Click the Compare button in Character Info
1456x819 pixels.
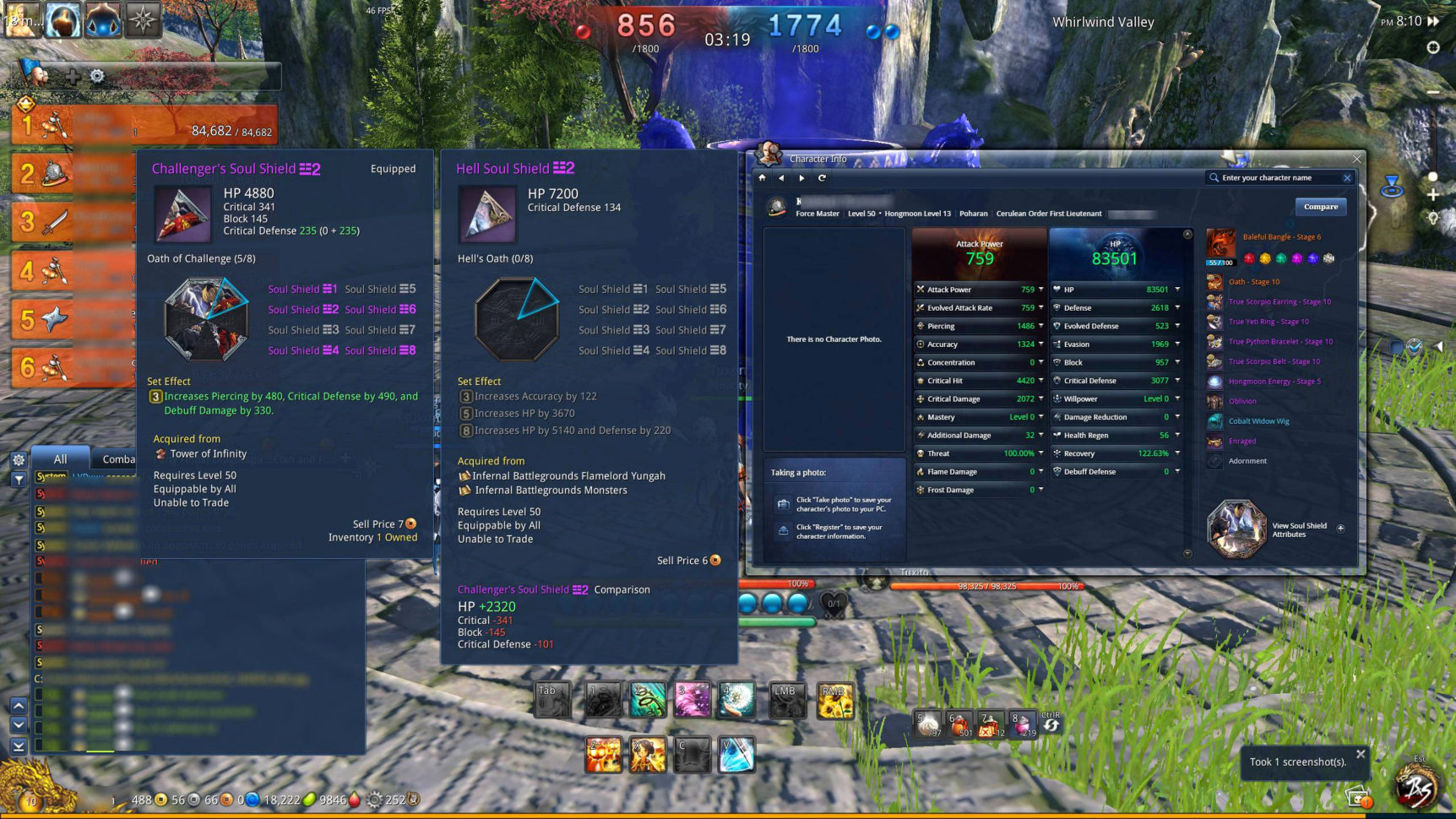(x=1320, y=207)
